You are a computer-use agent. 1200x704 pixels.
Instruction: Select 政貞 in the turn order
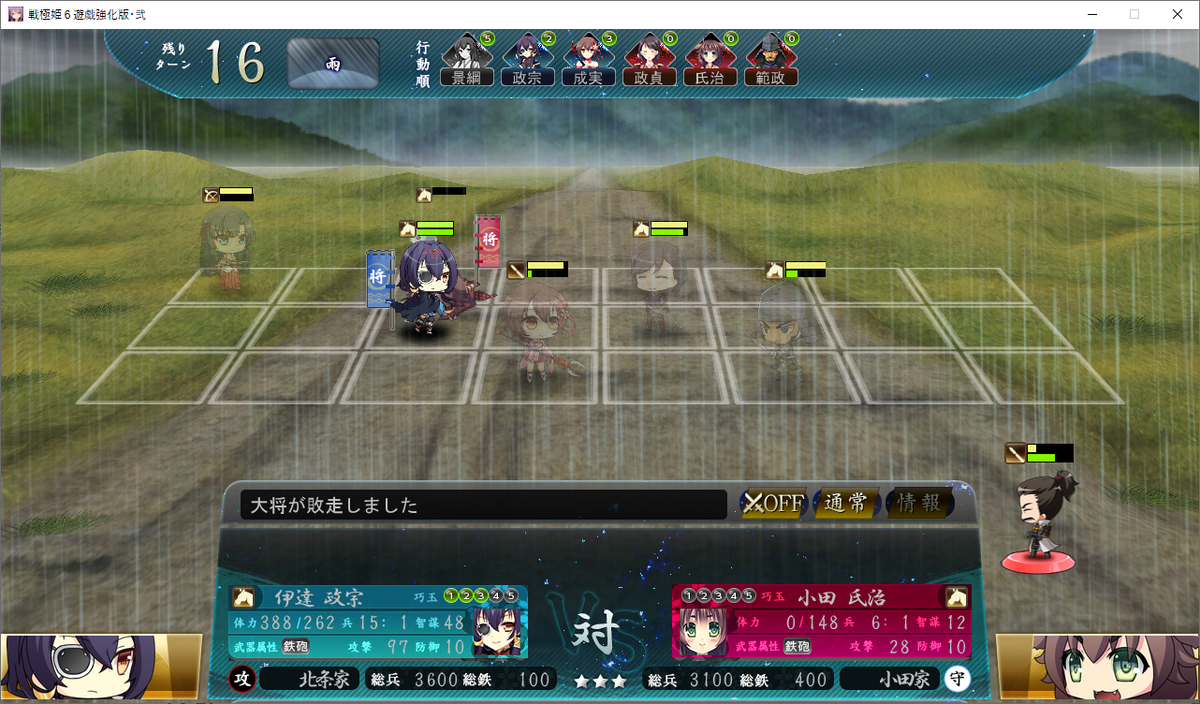pyautogui.click(x=648, y=60)
